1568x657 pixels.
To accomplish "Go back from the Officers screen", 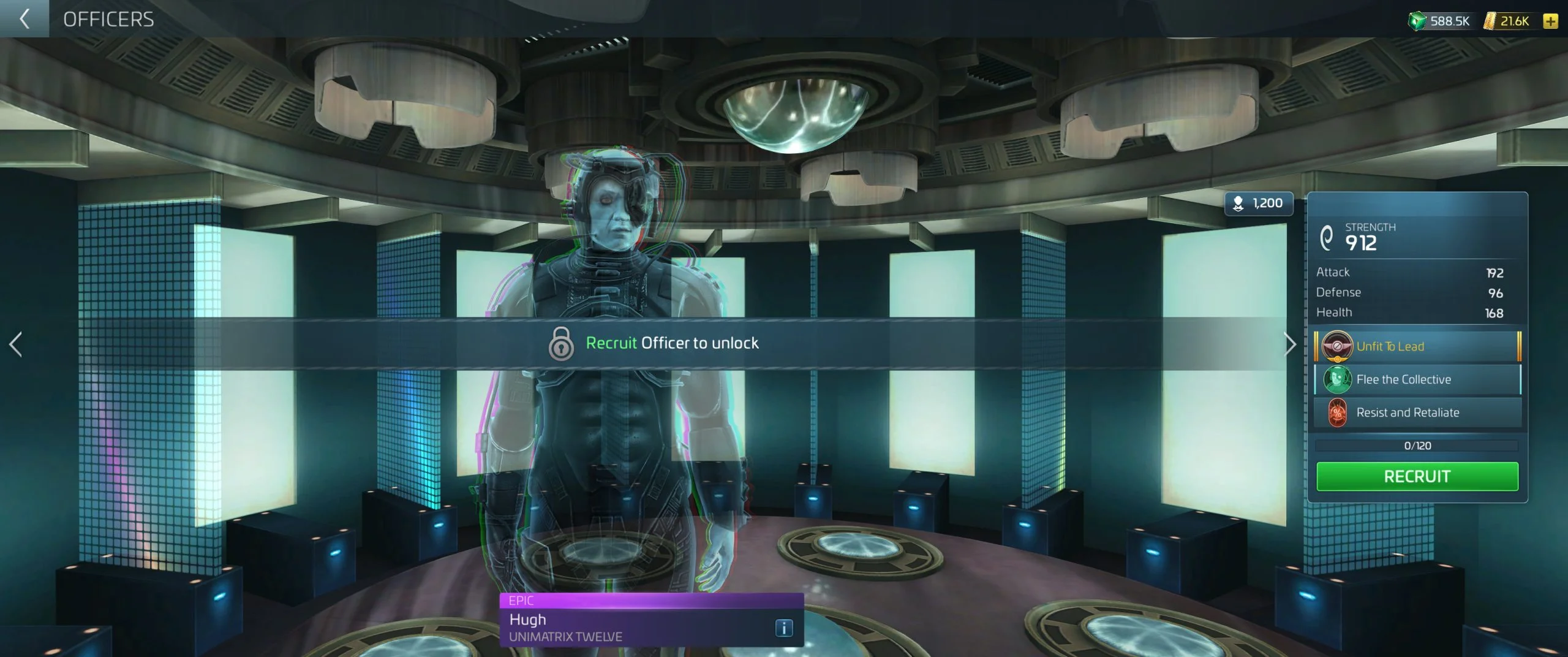I will (x=24, y=19).
